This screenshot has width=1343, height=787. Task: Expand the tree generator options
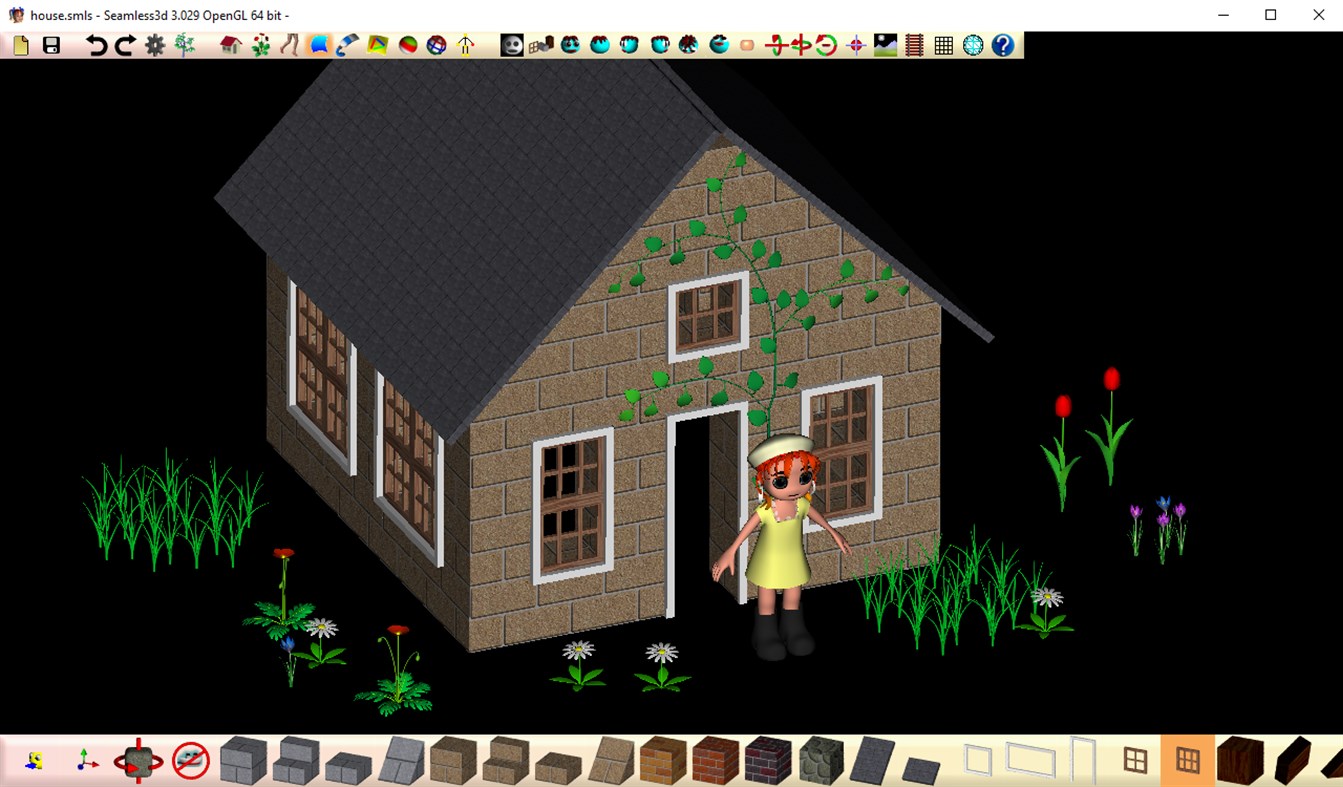pyautogui.click(x=183, y=44)
